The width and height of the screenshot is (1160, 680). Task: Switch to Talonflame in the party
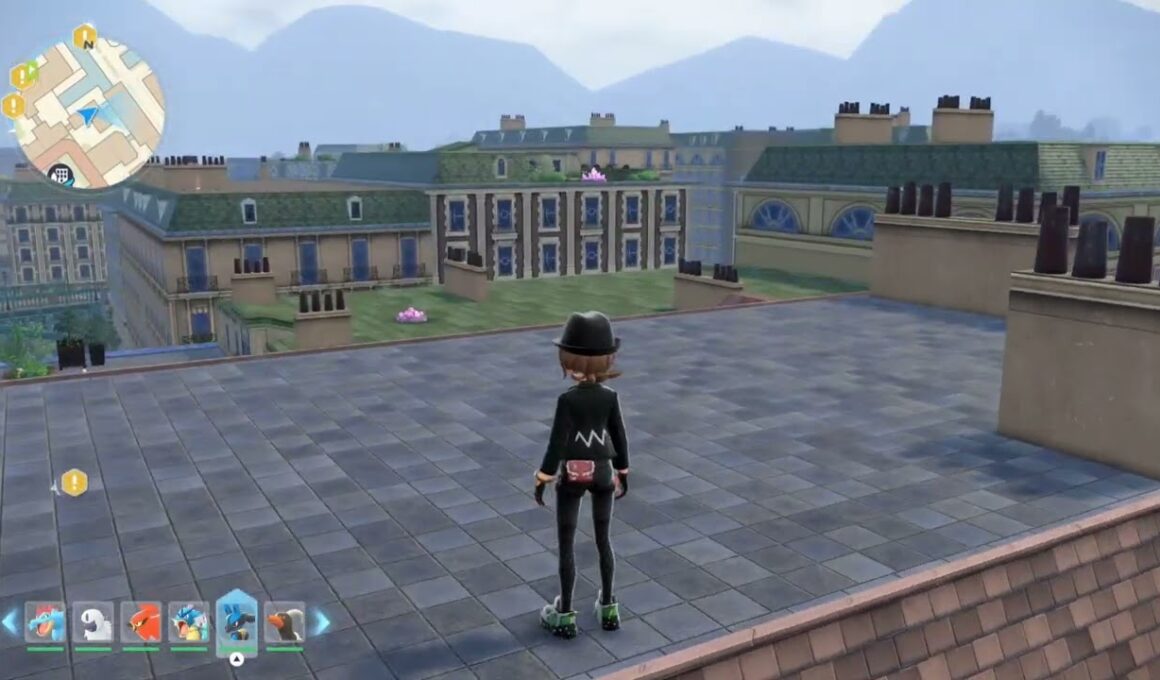pyautogui.click(x=141, y=621)
